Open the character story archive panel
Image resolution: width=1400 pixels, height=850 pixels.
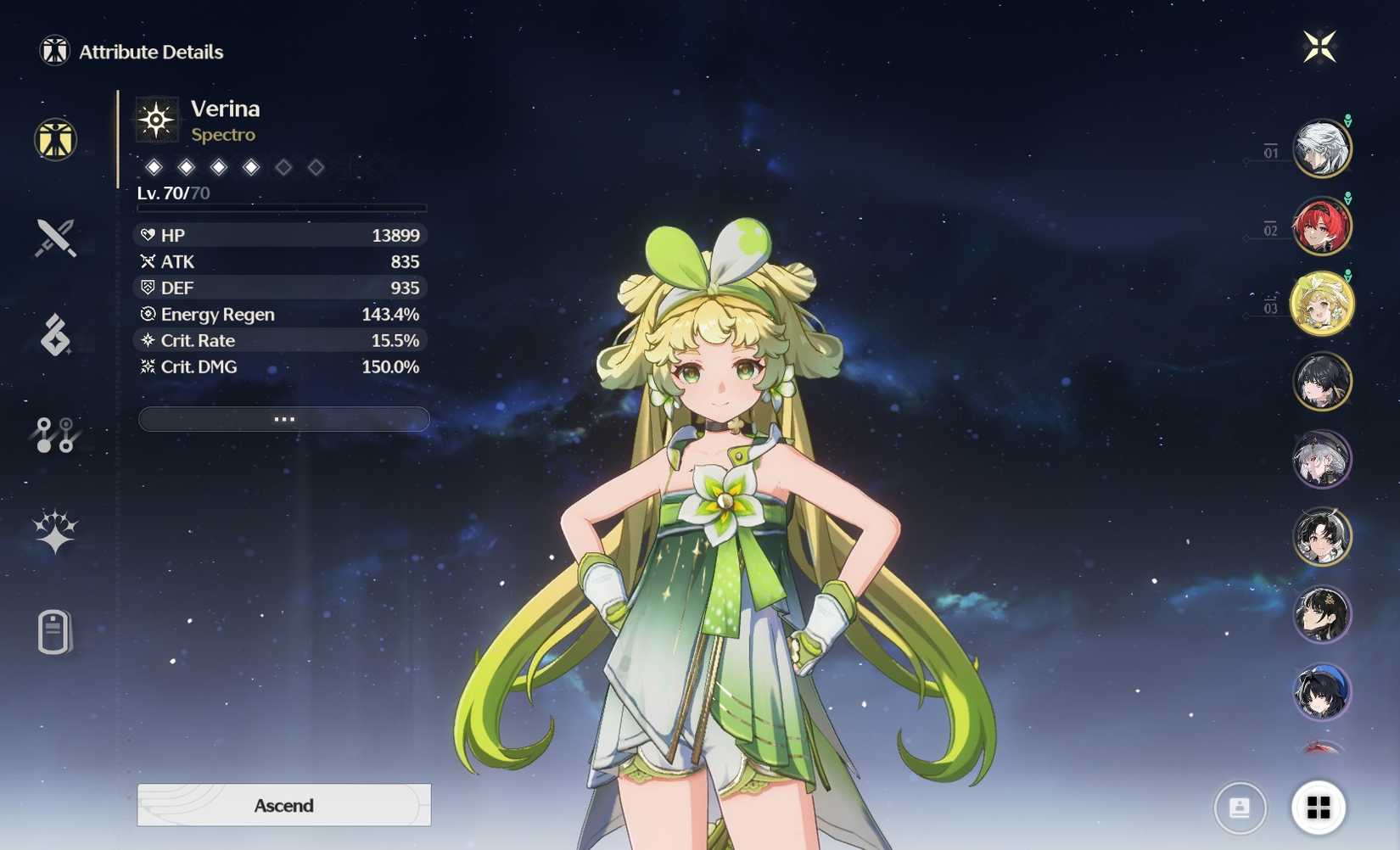[53, 632]
